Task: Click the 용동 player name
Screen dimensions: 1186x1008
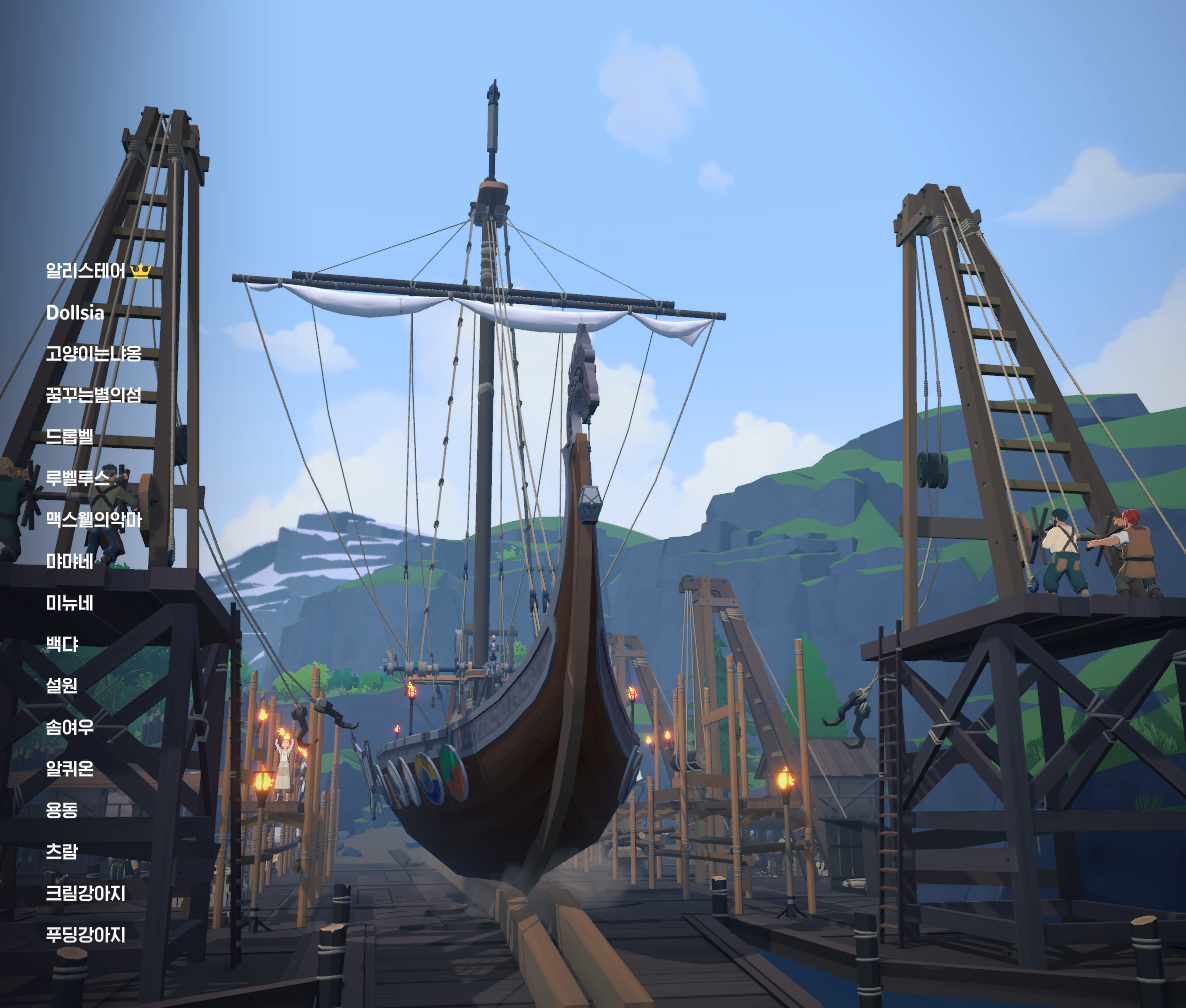Action: [62, 810]
